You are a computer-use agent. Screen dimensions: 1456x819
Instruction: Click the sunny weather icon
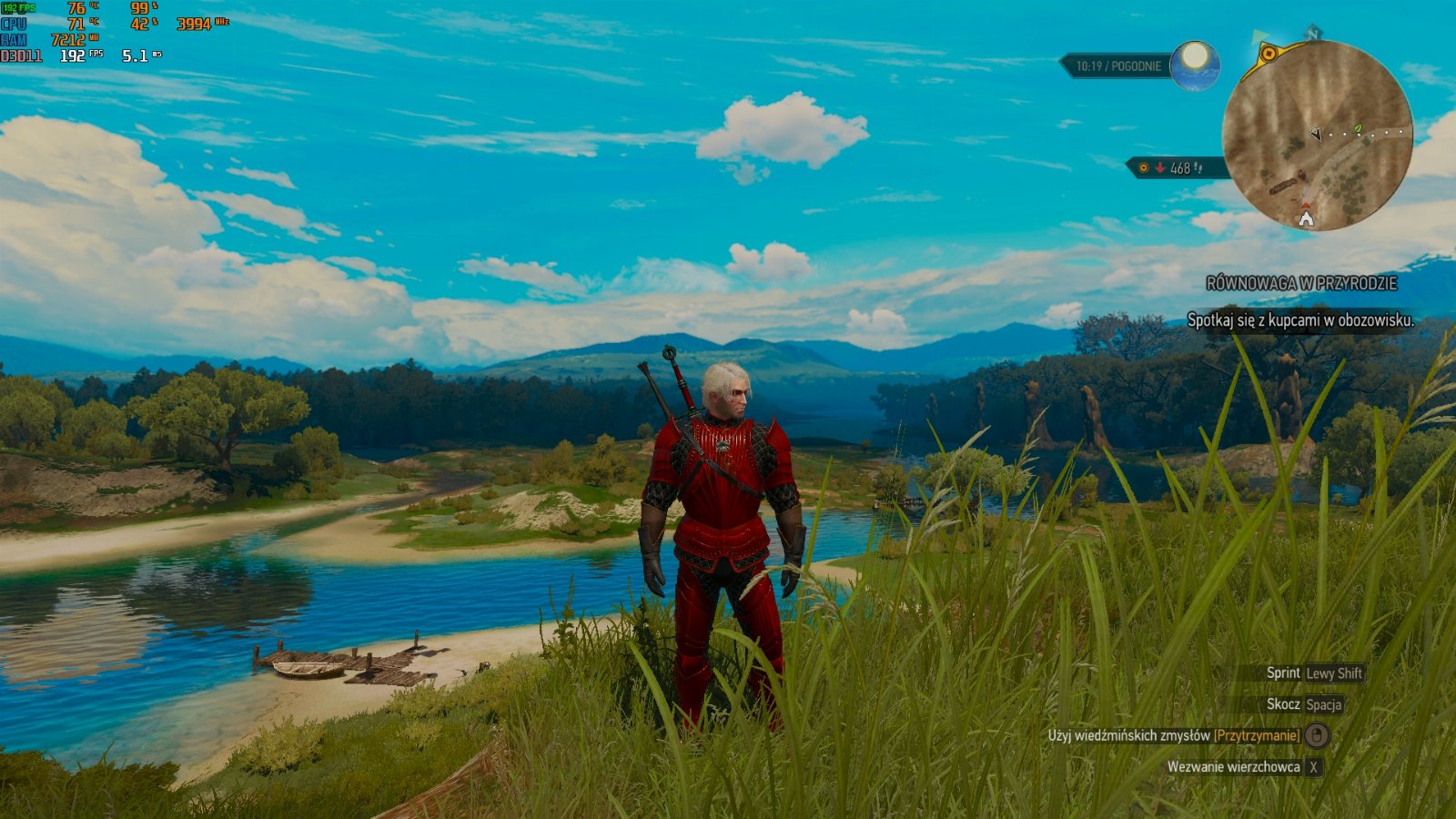pos(1194,65)
